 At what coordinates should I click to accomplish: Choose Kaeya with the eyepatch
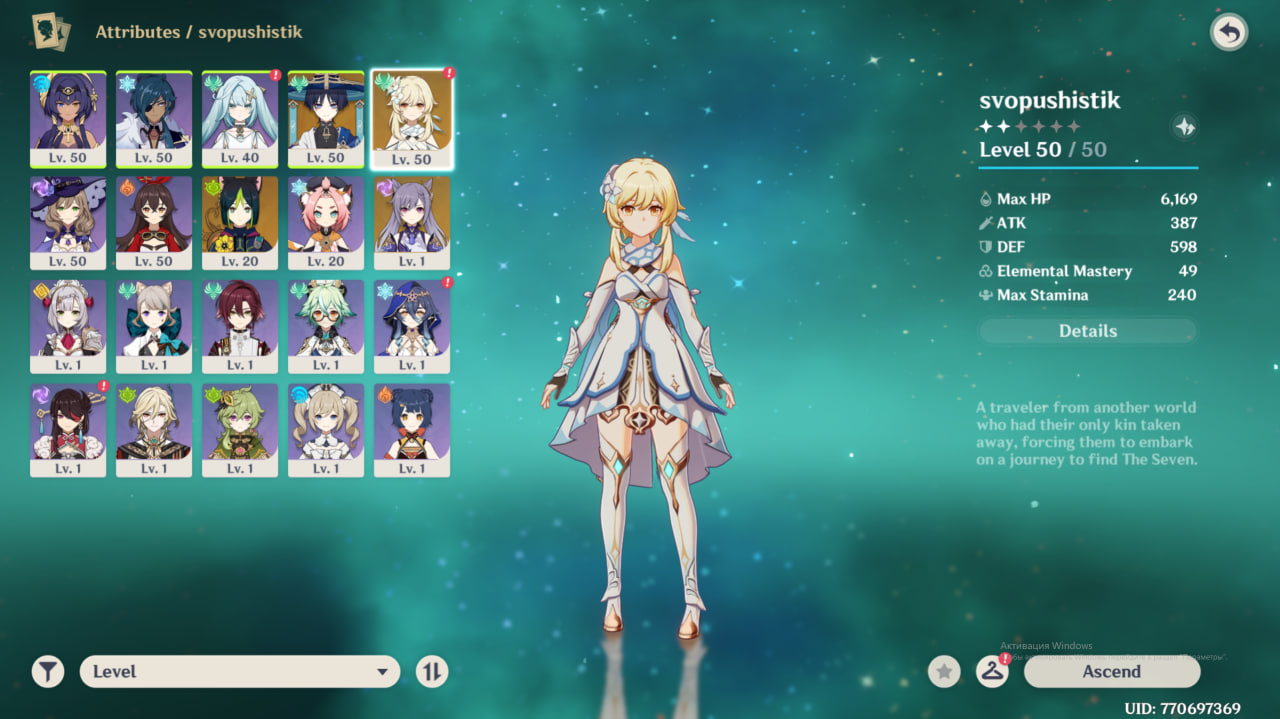154,119
